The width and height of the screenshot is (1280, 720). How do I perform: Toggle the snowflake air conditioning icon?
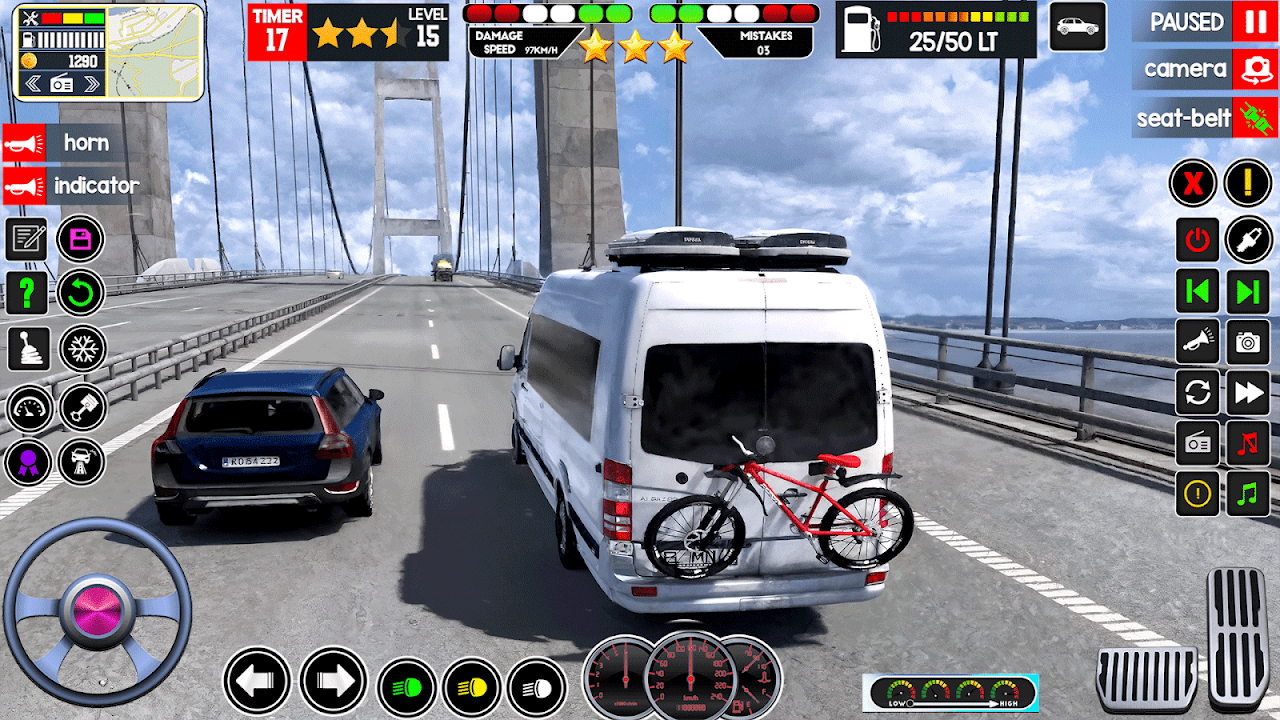[82, 348]
